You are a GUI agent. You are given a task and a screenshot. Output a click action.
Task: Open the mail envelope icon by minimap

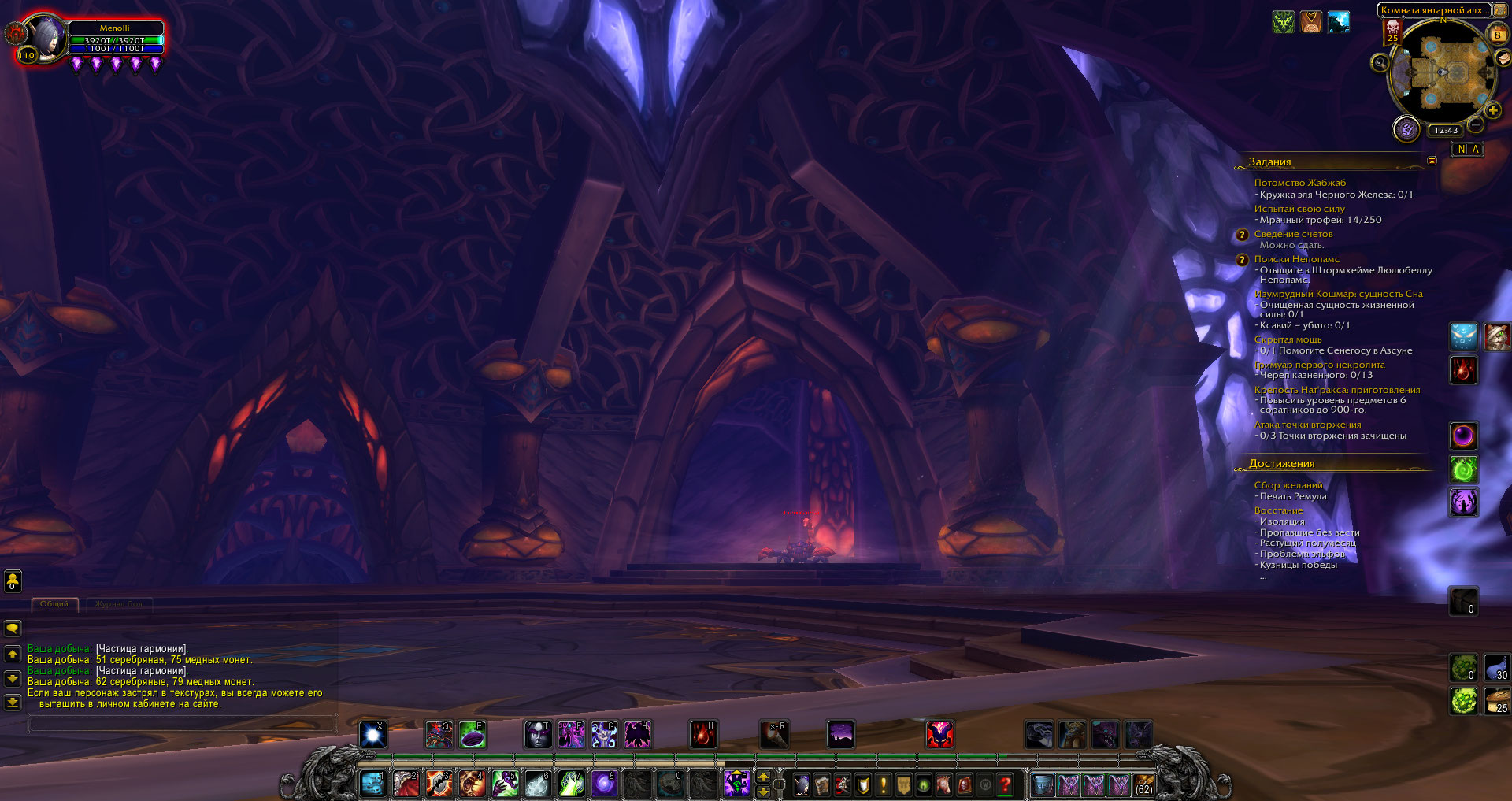point(1503,57)
